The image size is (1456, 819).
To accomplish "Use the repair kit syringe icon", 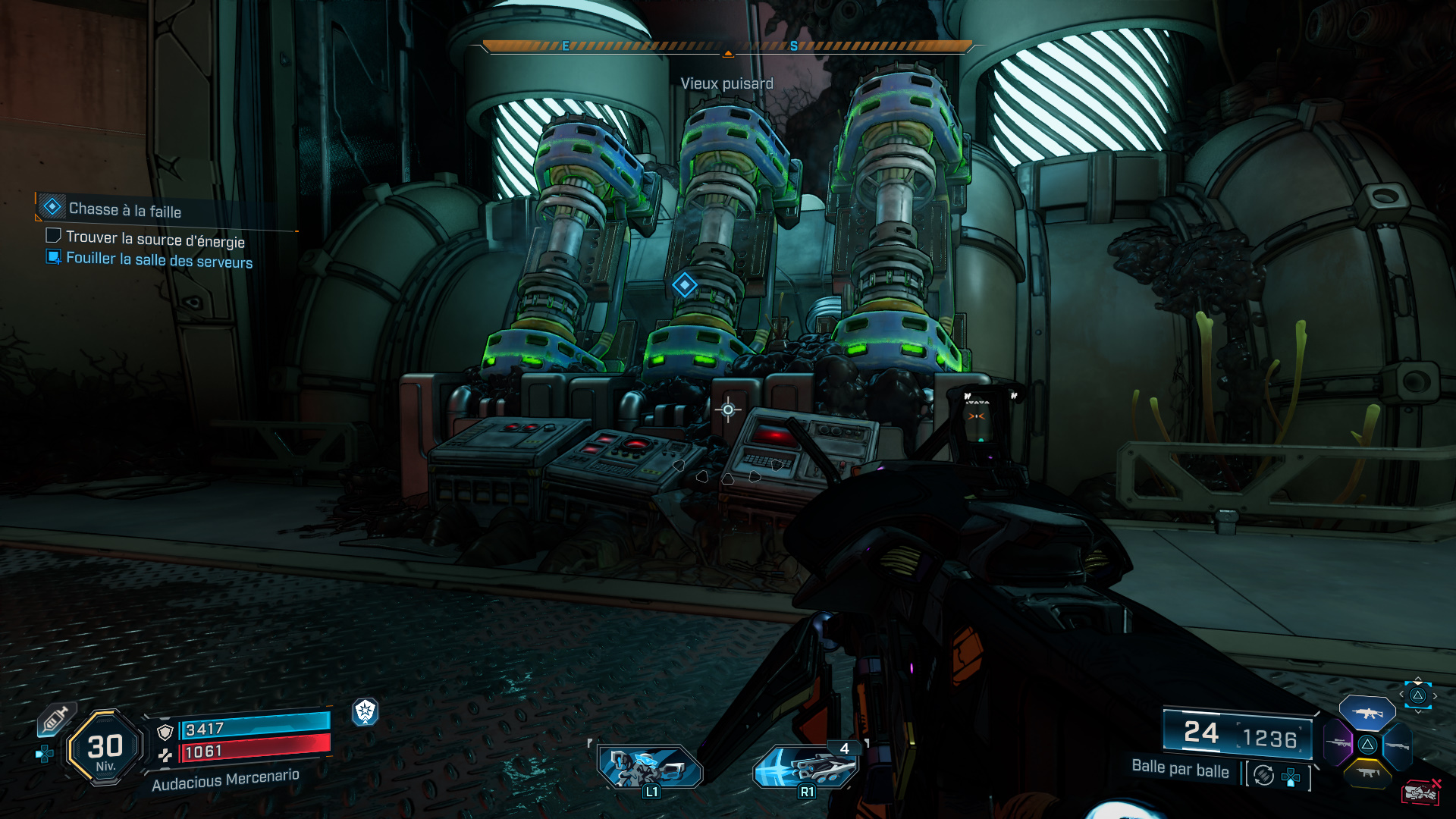I will point(55,719).
